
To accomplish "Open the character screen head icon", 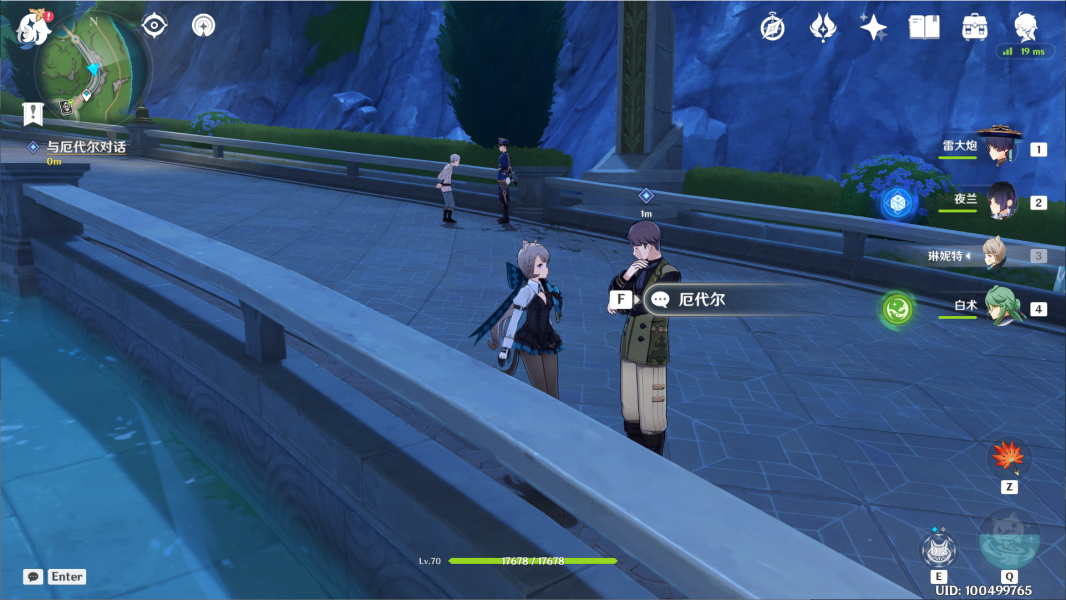I will pyautogui.click(x=1026, y=26).
